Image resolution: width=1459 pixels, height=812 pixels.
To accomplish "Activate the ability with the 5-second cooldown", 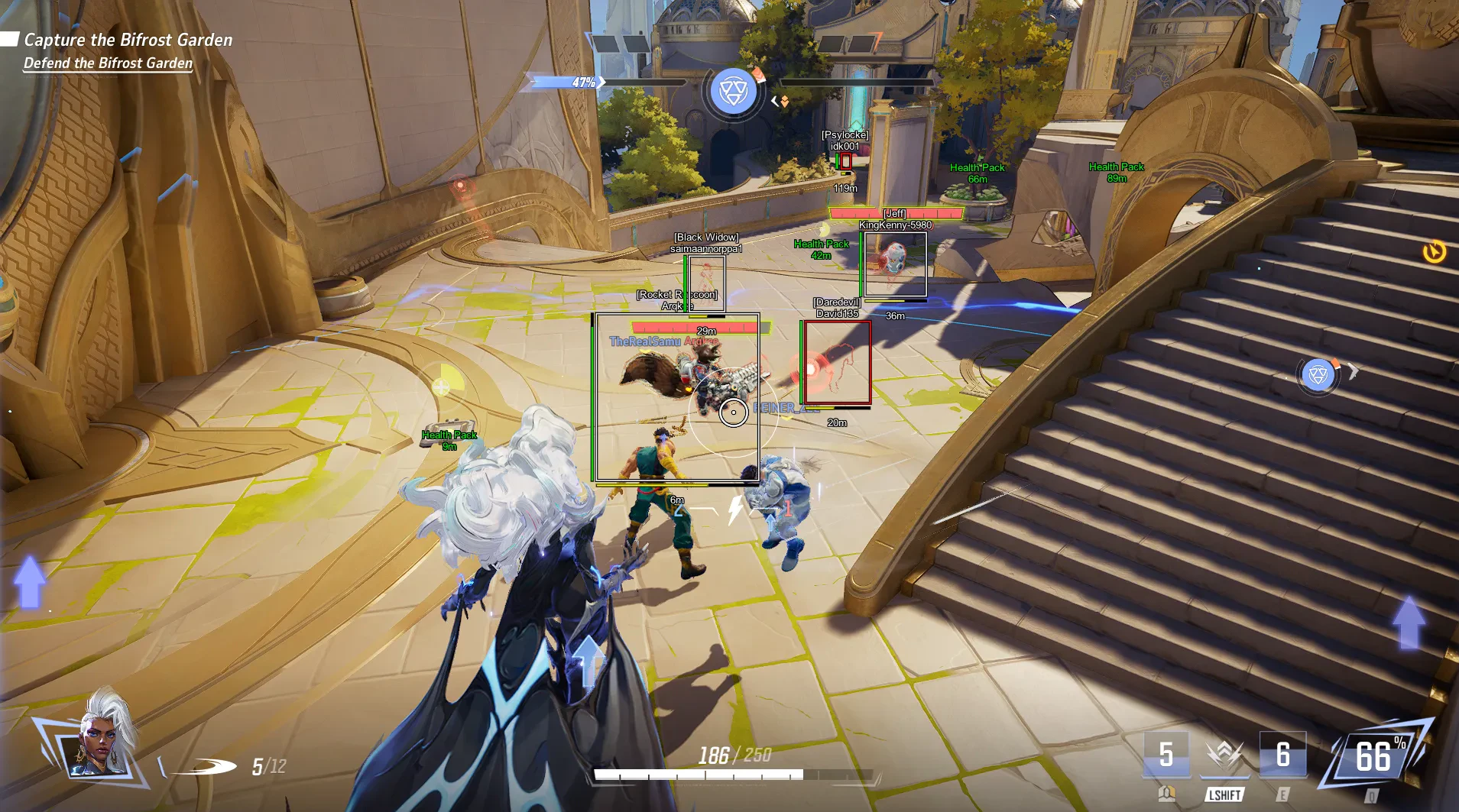I will tap(1166, 755).
